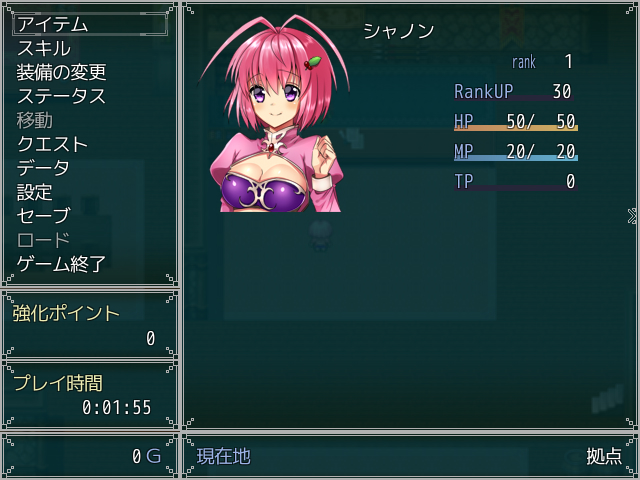Open the クエスト (Quest) log

(53, 144)
